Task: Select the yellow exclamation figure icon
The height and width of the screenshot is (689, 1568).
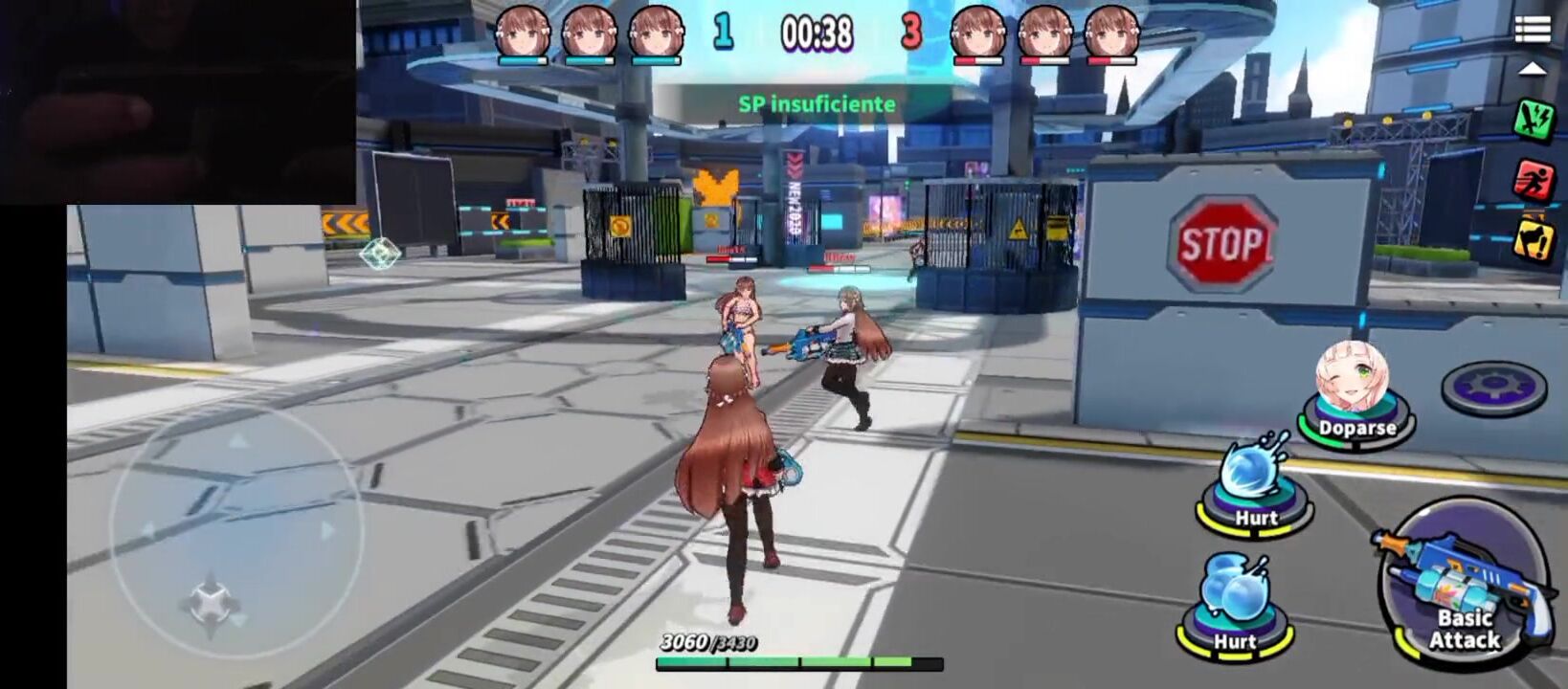Action: [1533, 238]
